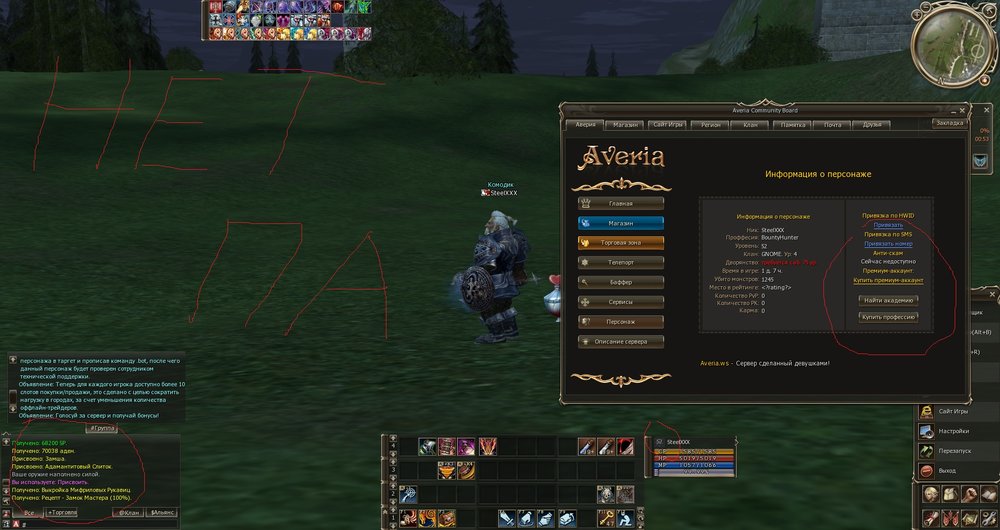Screen dimensions: 1000x530
Task: Select Главная in the side menu
Action: pos(620,204)
